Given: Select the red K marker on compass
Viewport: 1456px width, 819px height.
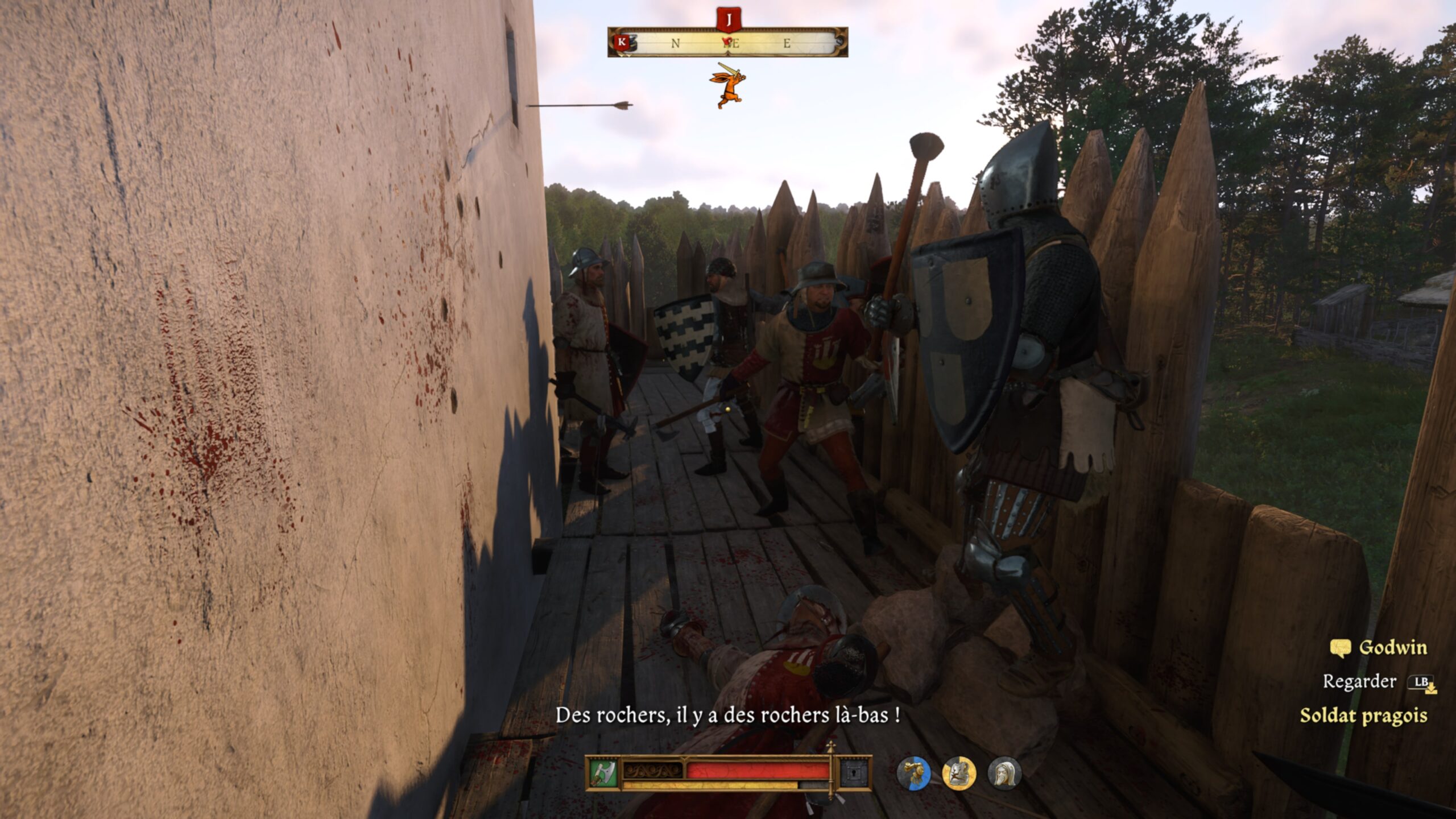Looking at the screenshot, I should point(622,42).
